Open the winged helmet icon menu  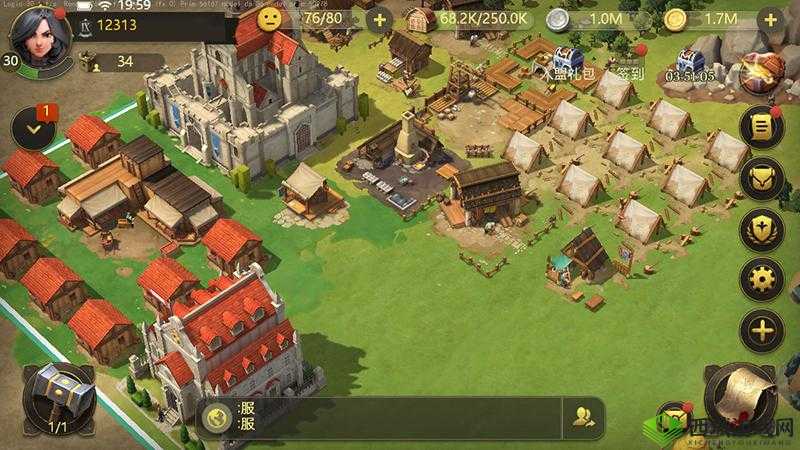click(761, 179)
